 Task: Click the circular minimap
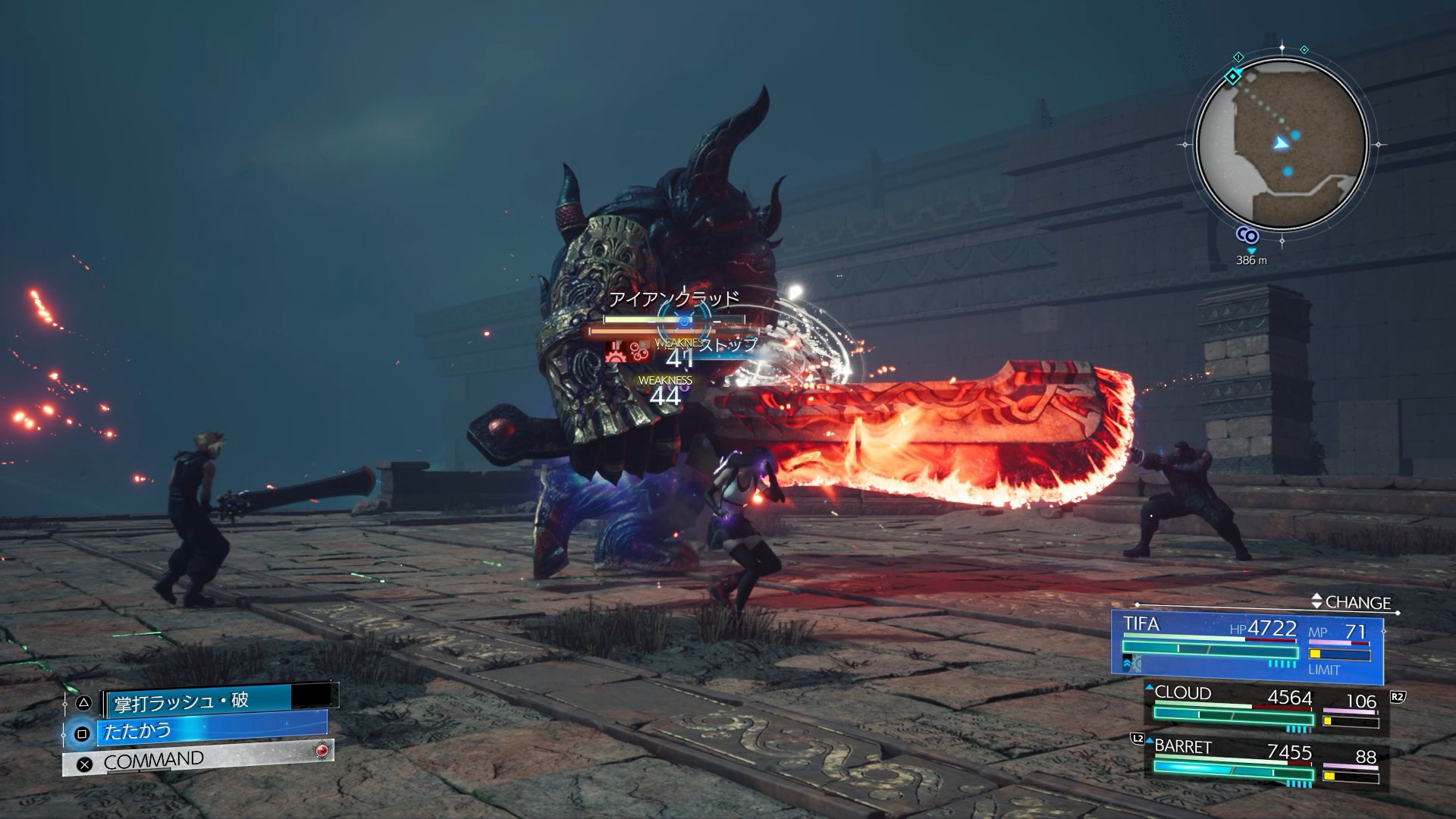[1282, 146]
